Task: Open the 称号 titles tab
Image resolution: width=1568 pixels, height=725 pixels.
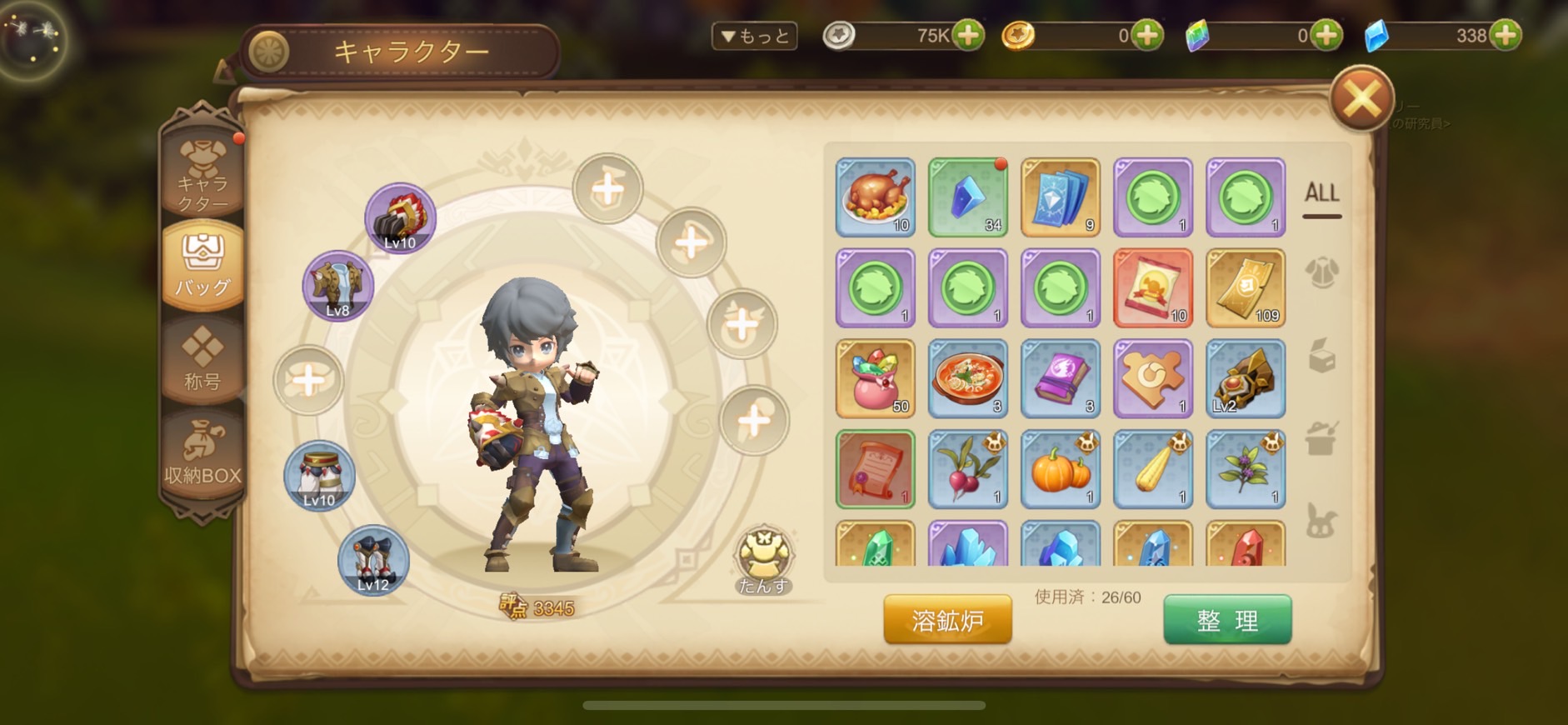Action: point(202,360)
